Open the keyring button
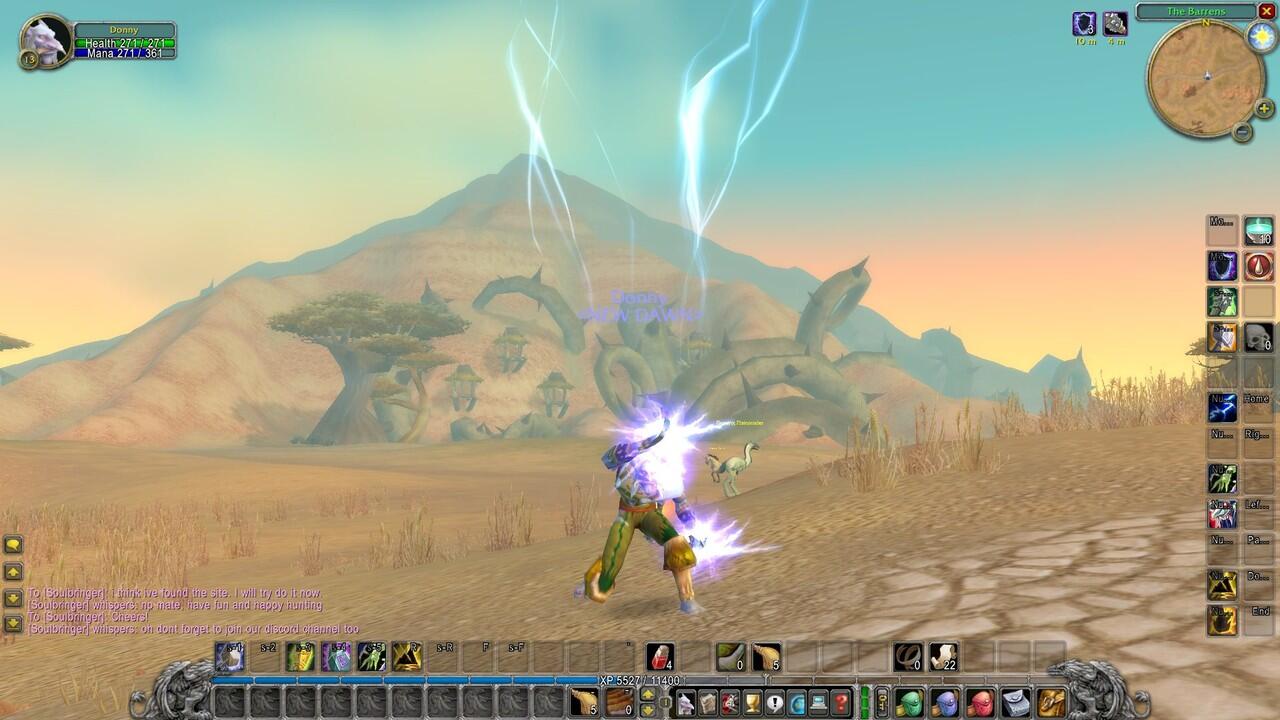The height and width of the screenshot is (720, 1280). coord(882,702)
